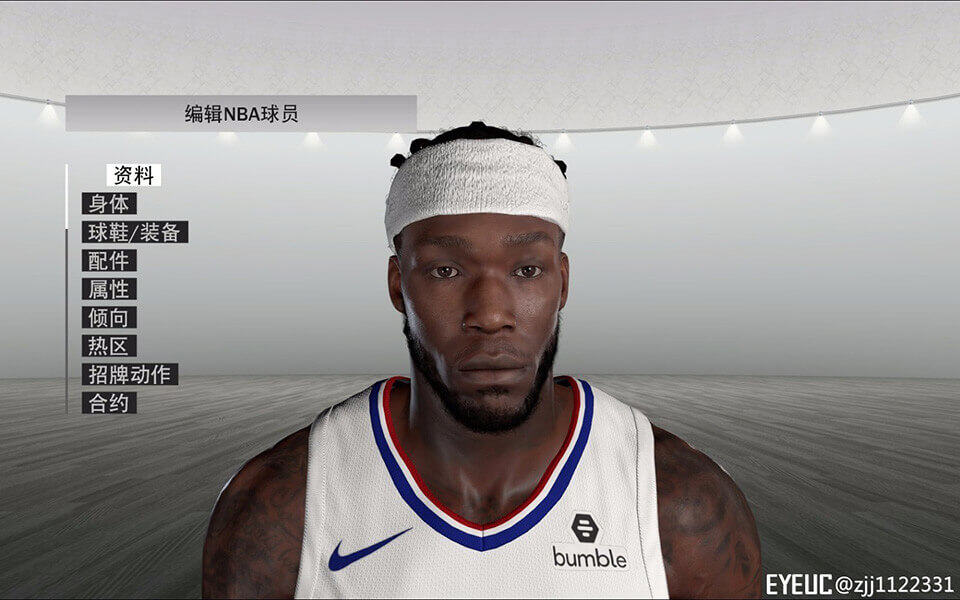
Task: Go to the 倾向 tendencies section
Action: [x=109, y=318]
